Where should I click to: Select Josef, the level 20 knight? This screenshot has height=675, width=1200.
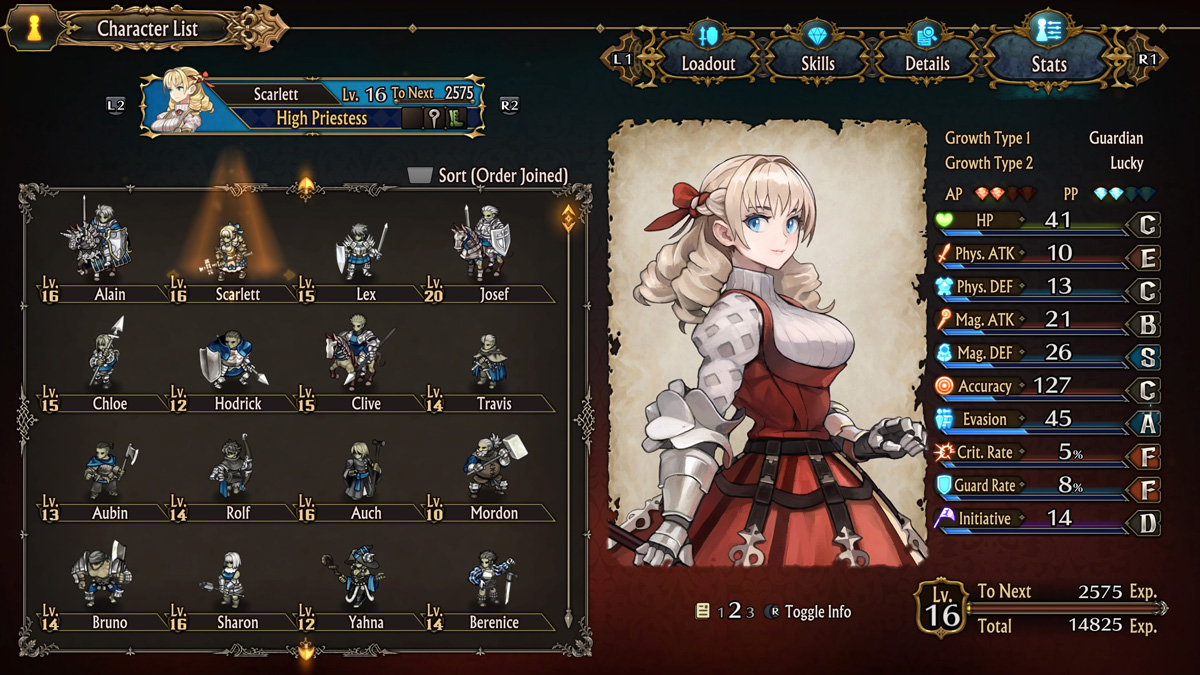490,250
